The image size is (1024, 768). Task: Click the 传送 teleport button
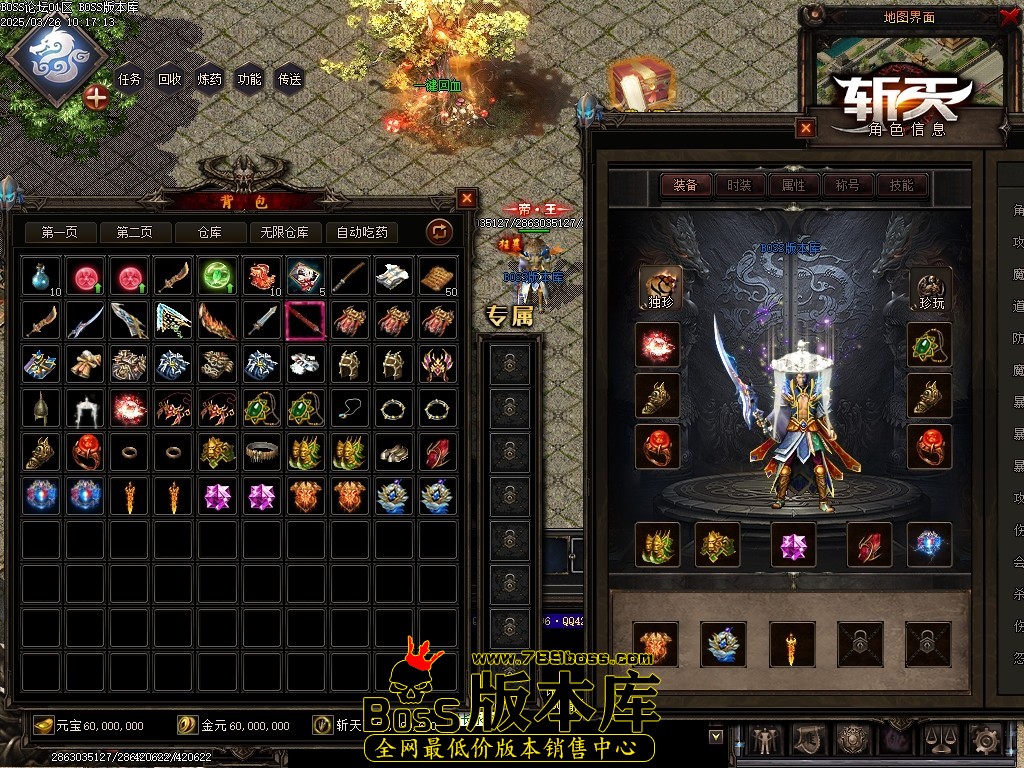pos(290,79)
